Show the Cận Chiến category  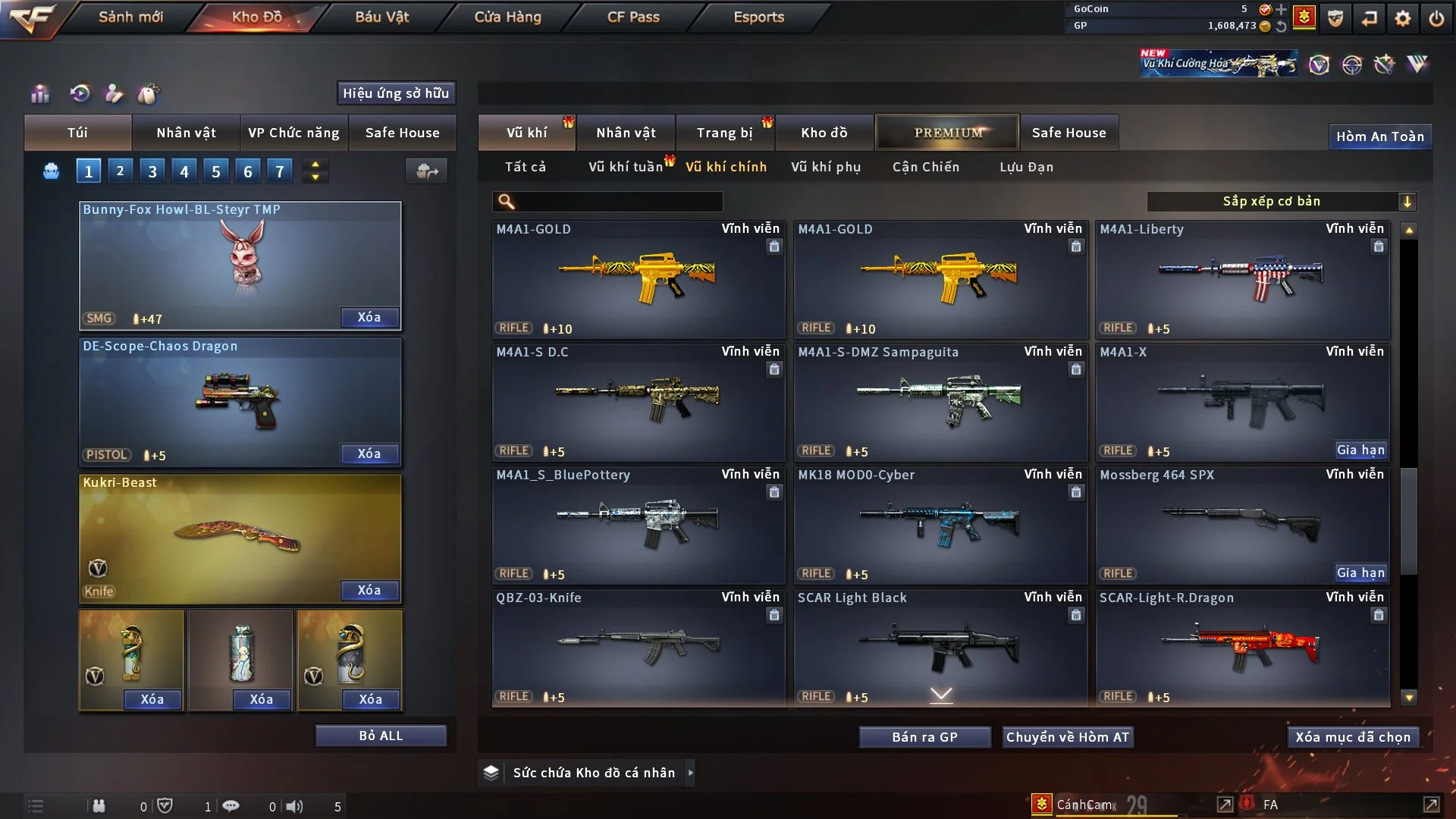coord(926,167)
